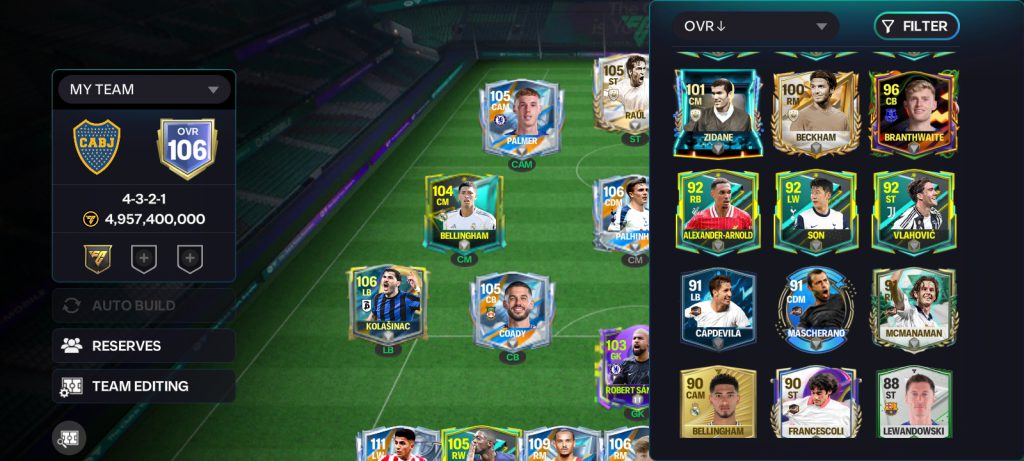
Task: Click the FILTER button
Action: 916,26
